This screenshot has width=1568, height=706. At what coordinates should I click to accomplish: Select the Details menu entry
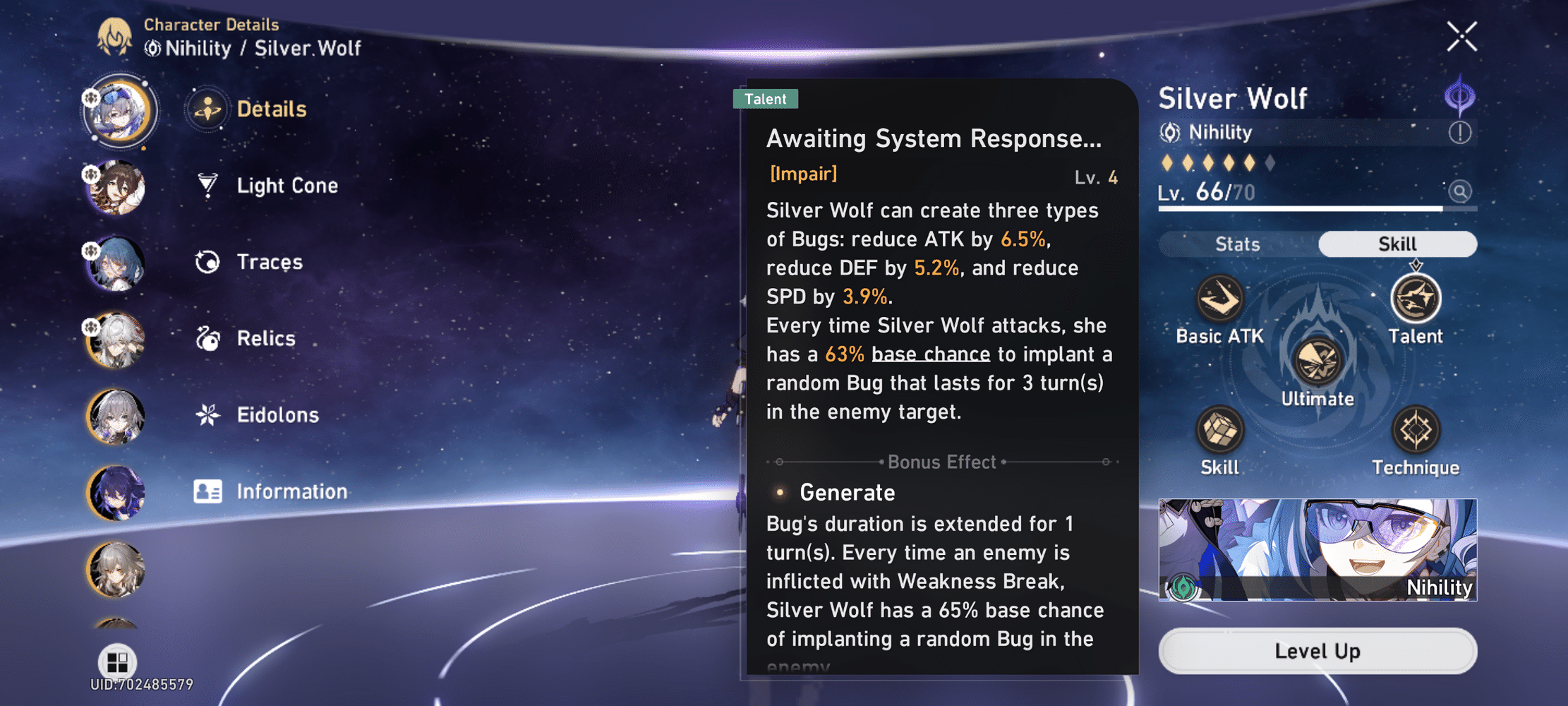pos(271,109)
